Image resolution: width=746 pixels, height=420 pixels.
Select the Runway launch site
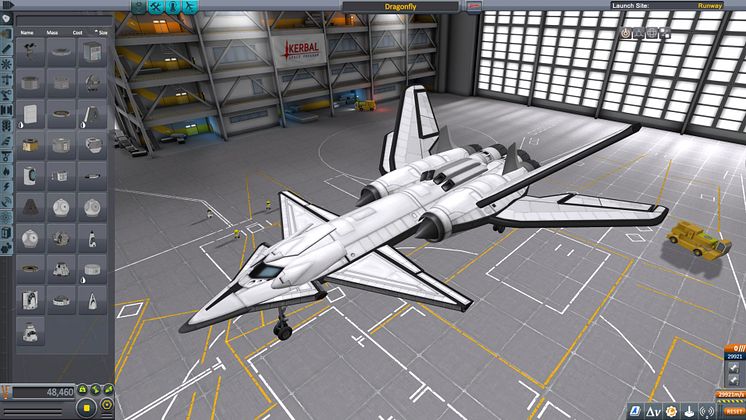point(710,5)
